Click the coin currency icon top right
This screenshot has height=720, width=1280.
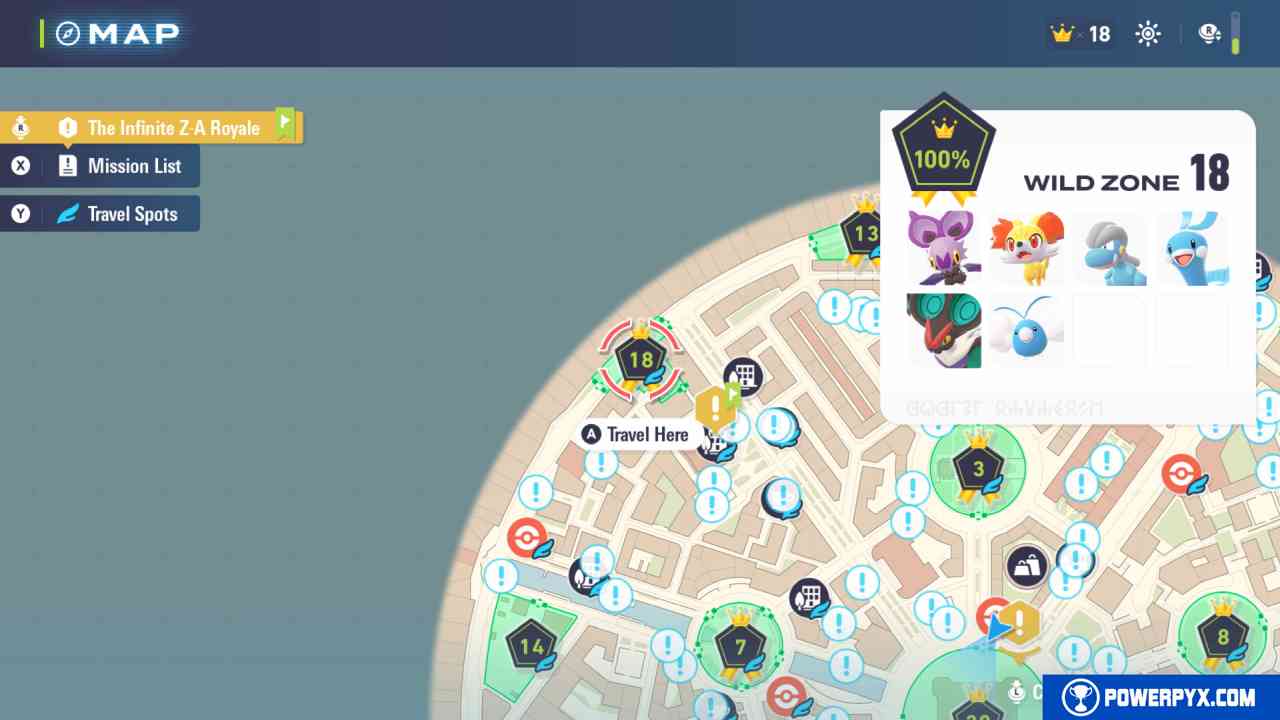(x=1208, y=33)
